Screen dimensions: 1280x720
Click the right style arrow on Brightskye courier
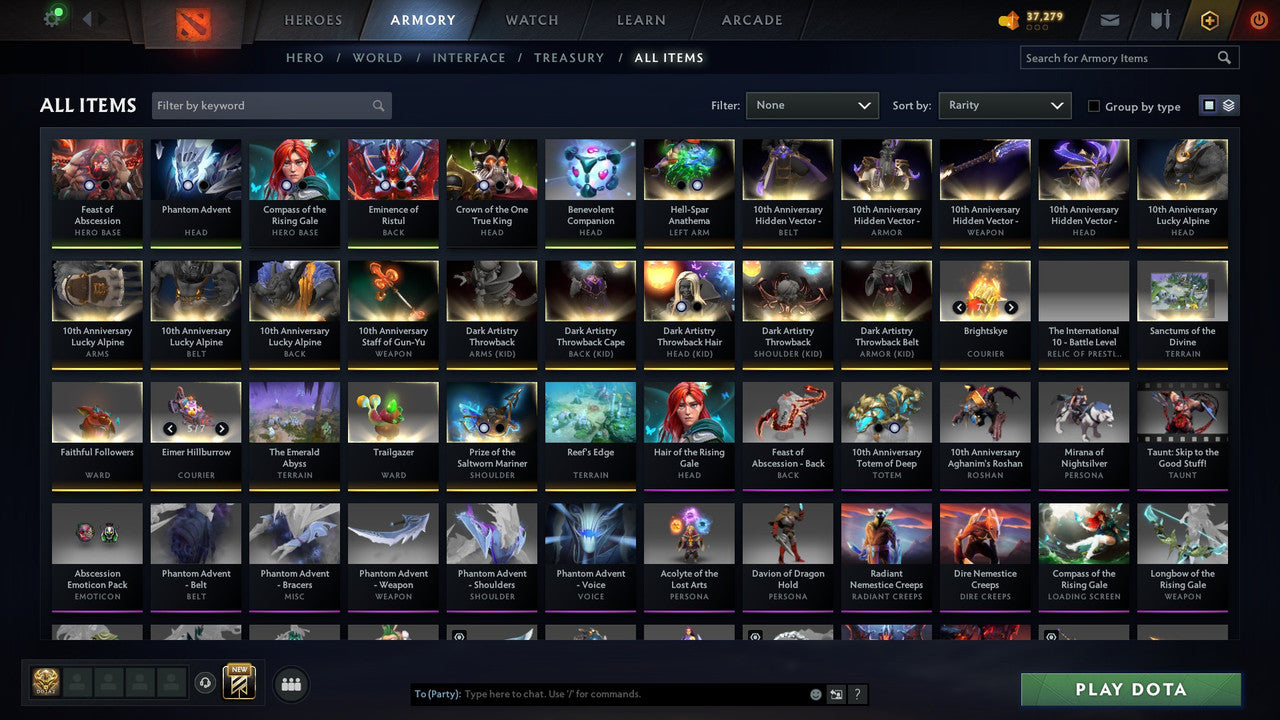pos(1010,307)
